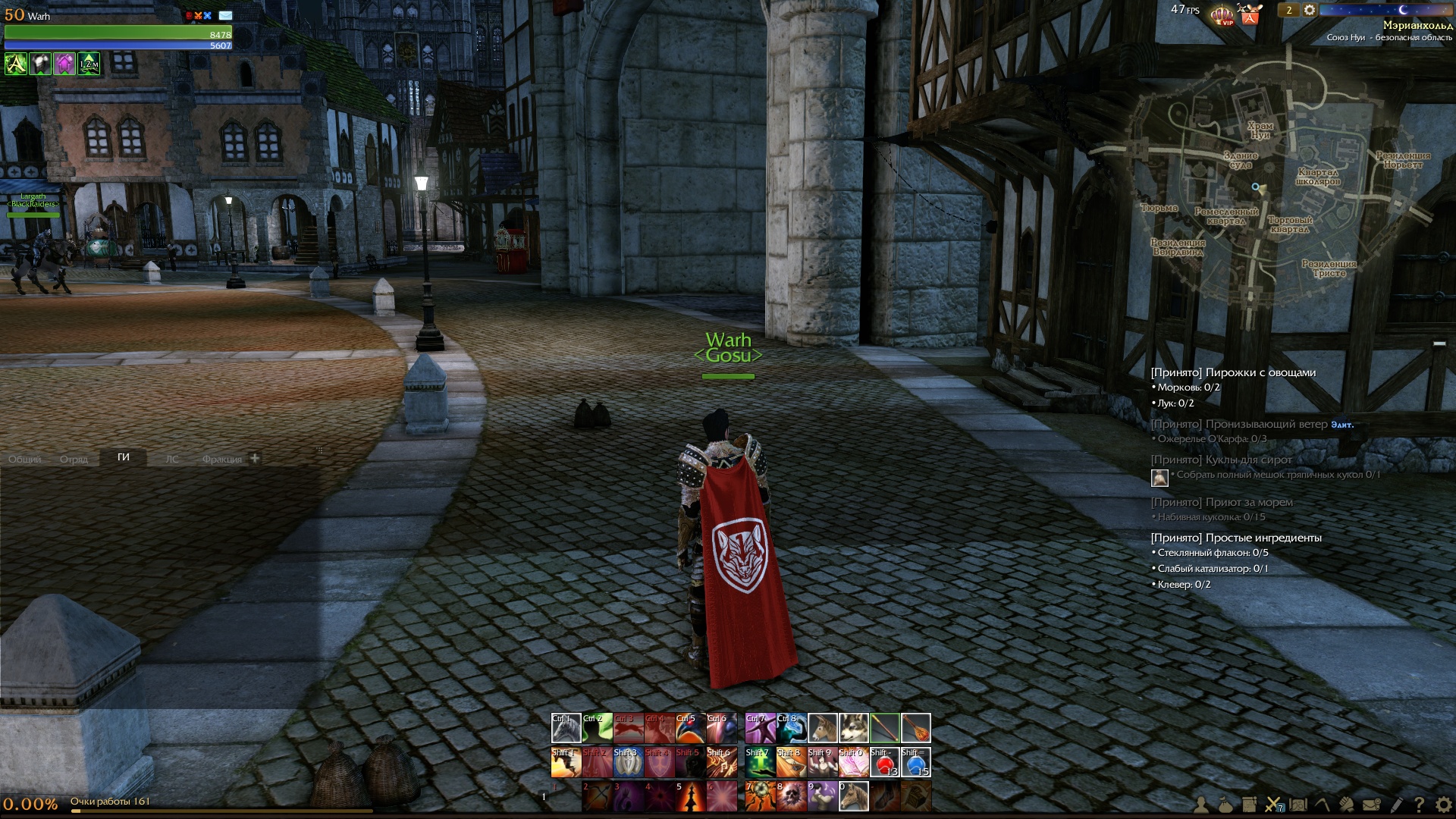The image size is (1456, 819).
Task: Select the Простые ингредиенты quest in tracker
Action: [x=1236, y=538]
